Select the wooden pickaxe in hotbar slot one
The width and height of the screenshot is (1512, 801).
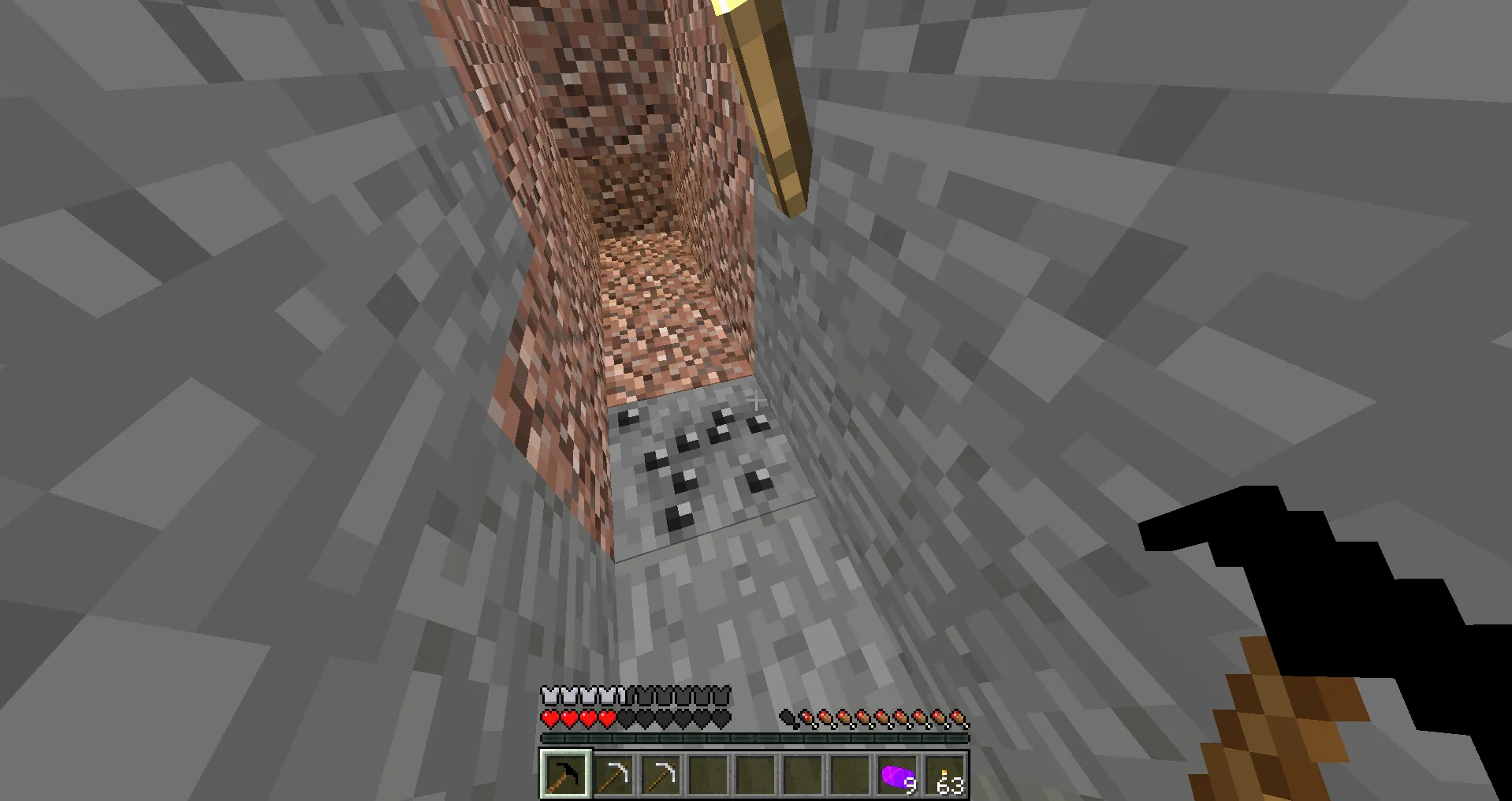564,773
